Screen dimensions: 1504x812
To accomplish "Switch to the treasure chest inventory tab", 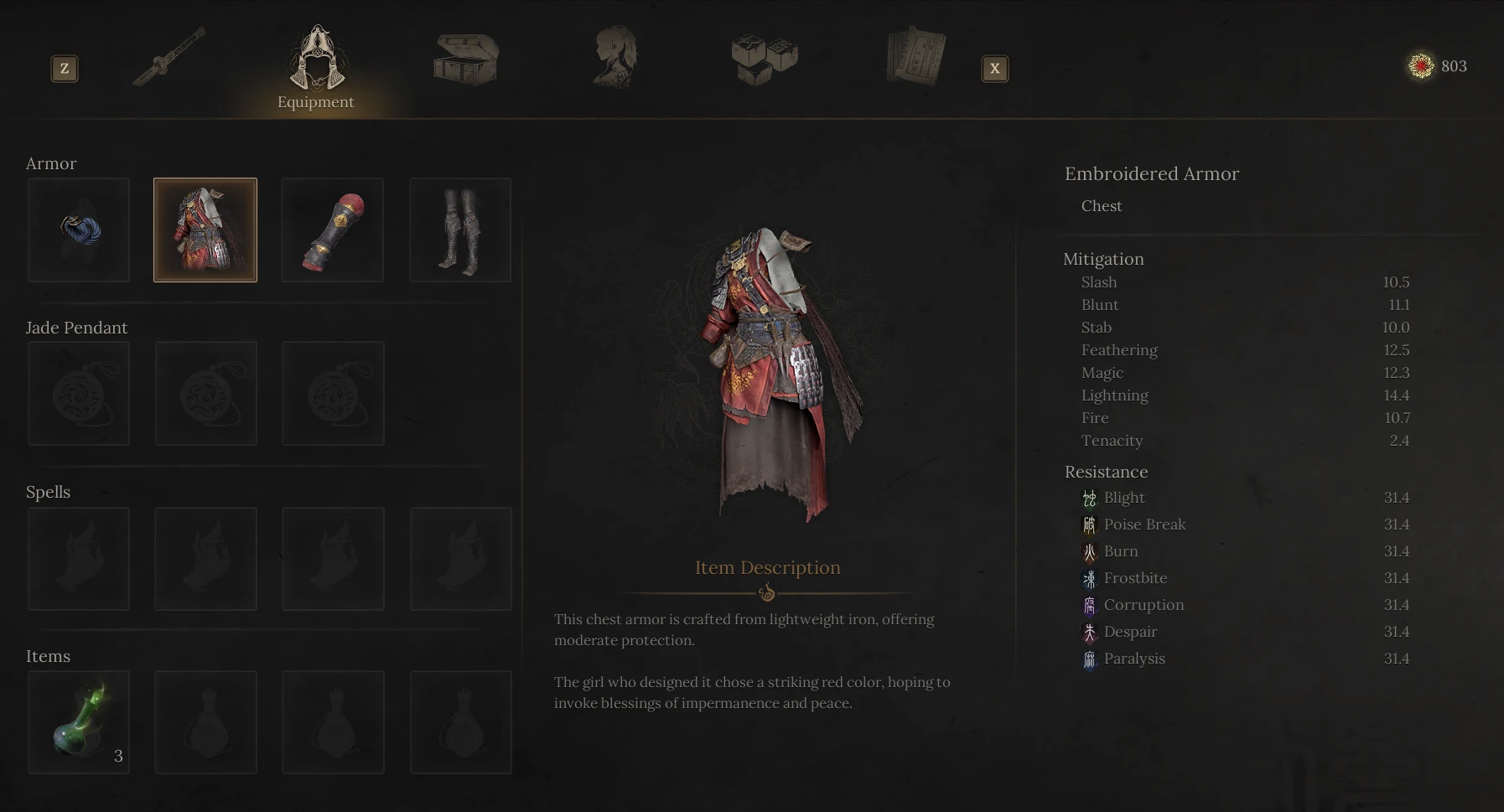I will (x=466, y=59).
